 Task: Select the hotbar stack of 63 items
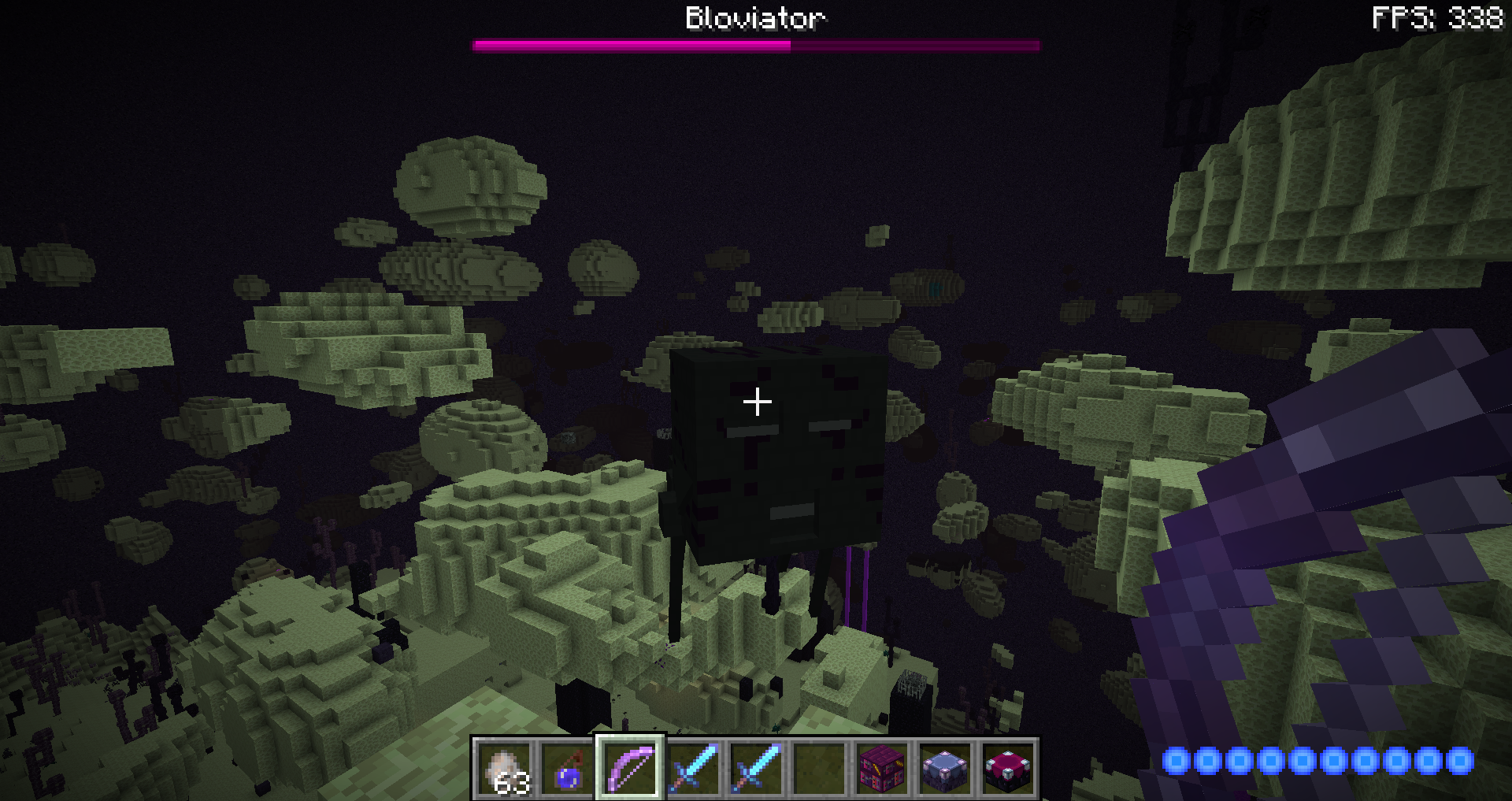click(x=505, y=768)
